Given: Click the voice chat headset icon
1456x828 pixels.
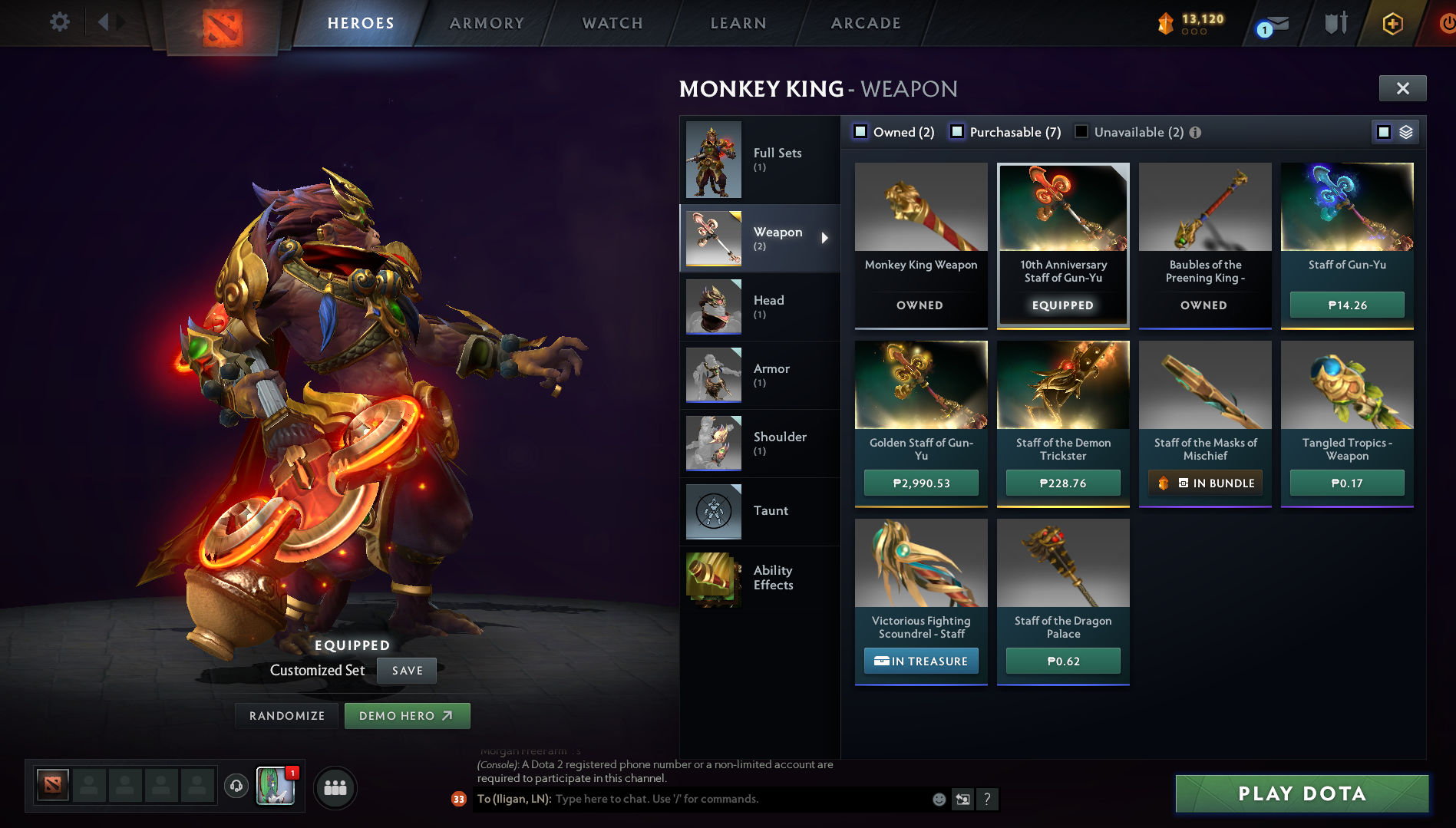Looking at the screenshot, I should click(x=236, y=787).
